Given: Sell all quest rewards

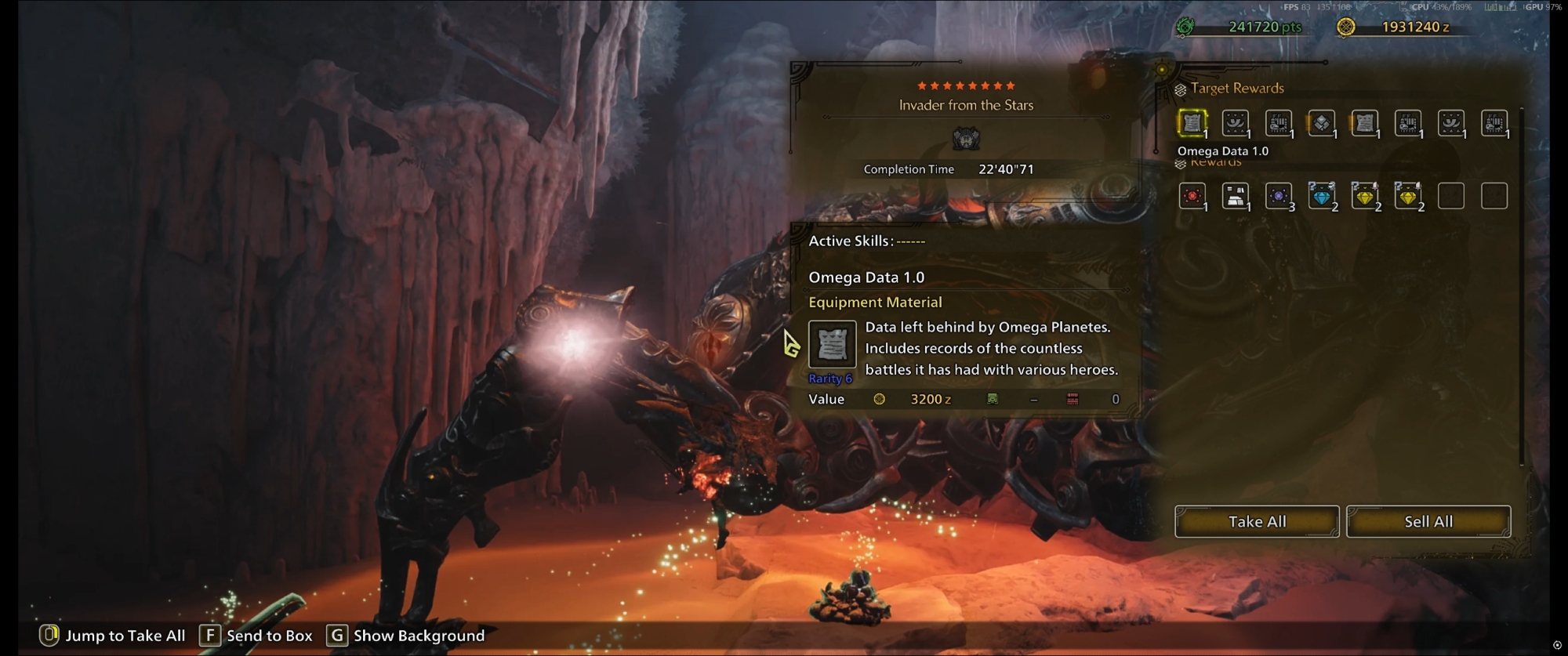Looking at the screenshot, I should (1428, 521).
